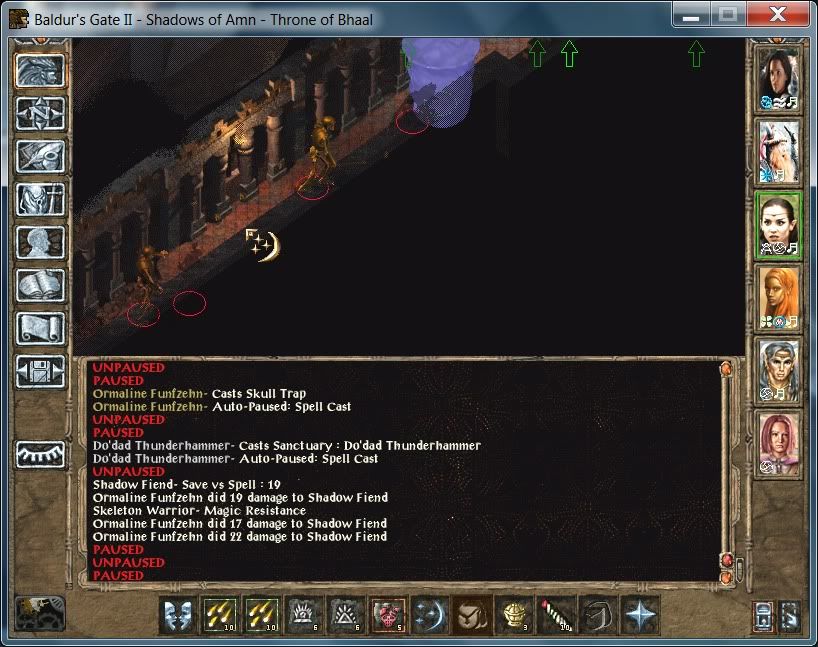Open the area map screen
Viewport: 818px width, 647px height.
[40, 115]
